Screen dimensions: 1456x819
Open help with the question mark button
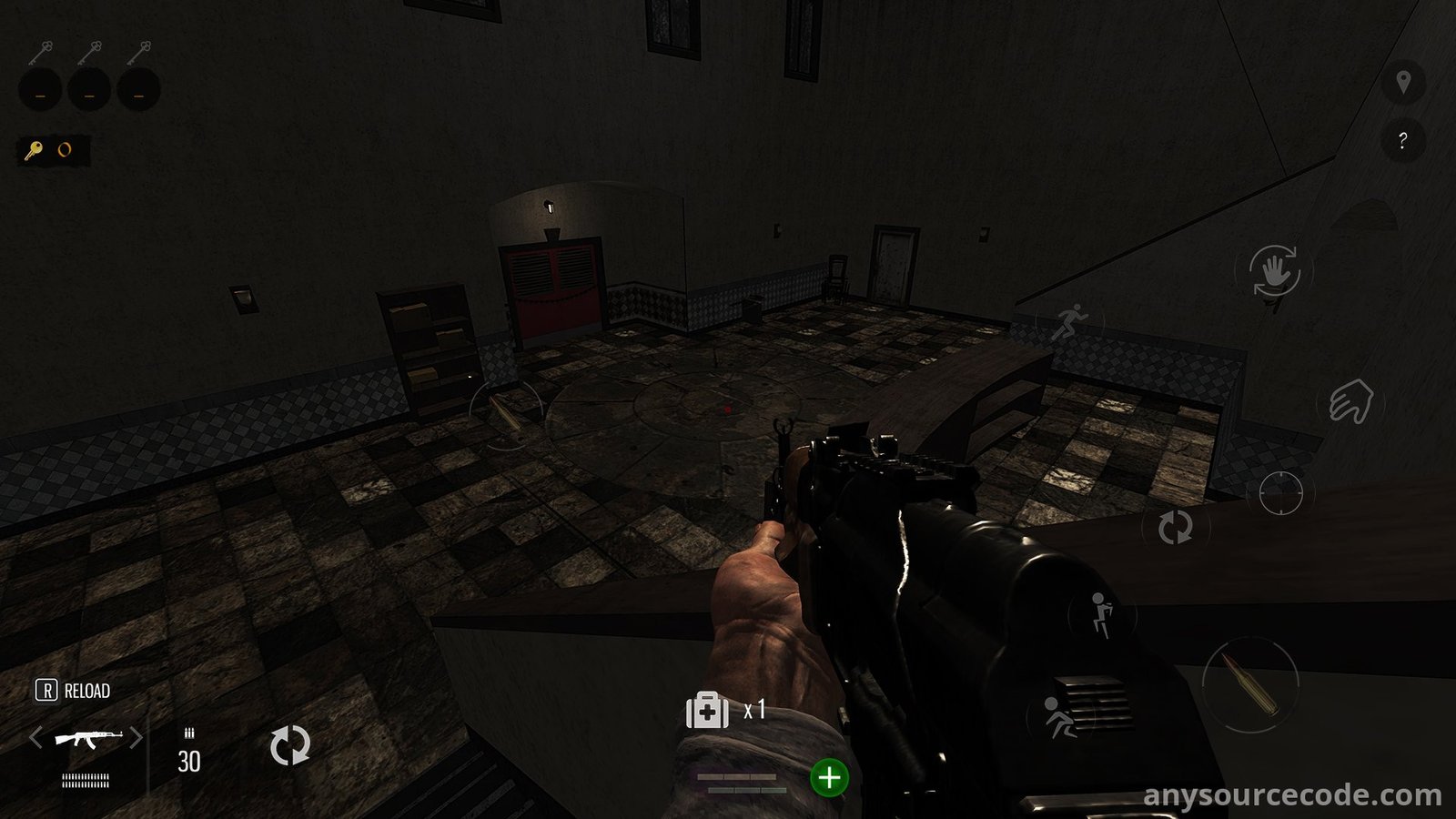[x=1402, y=141]
